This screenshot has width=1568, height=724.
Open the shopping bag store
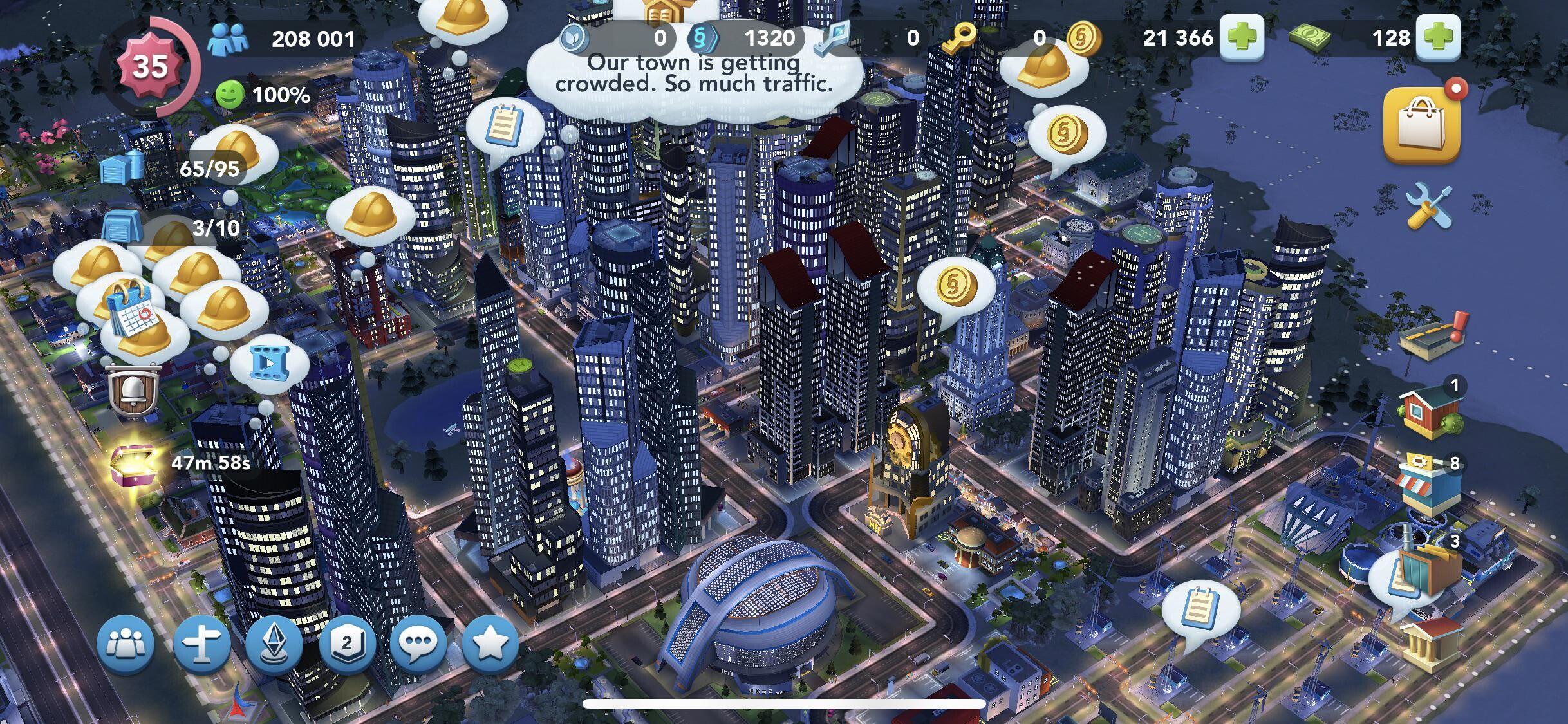coord(1422,126)
